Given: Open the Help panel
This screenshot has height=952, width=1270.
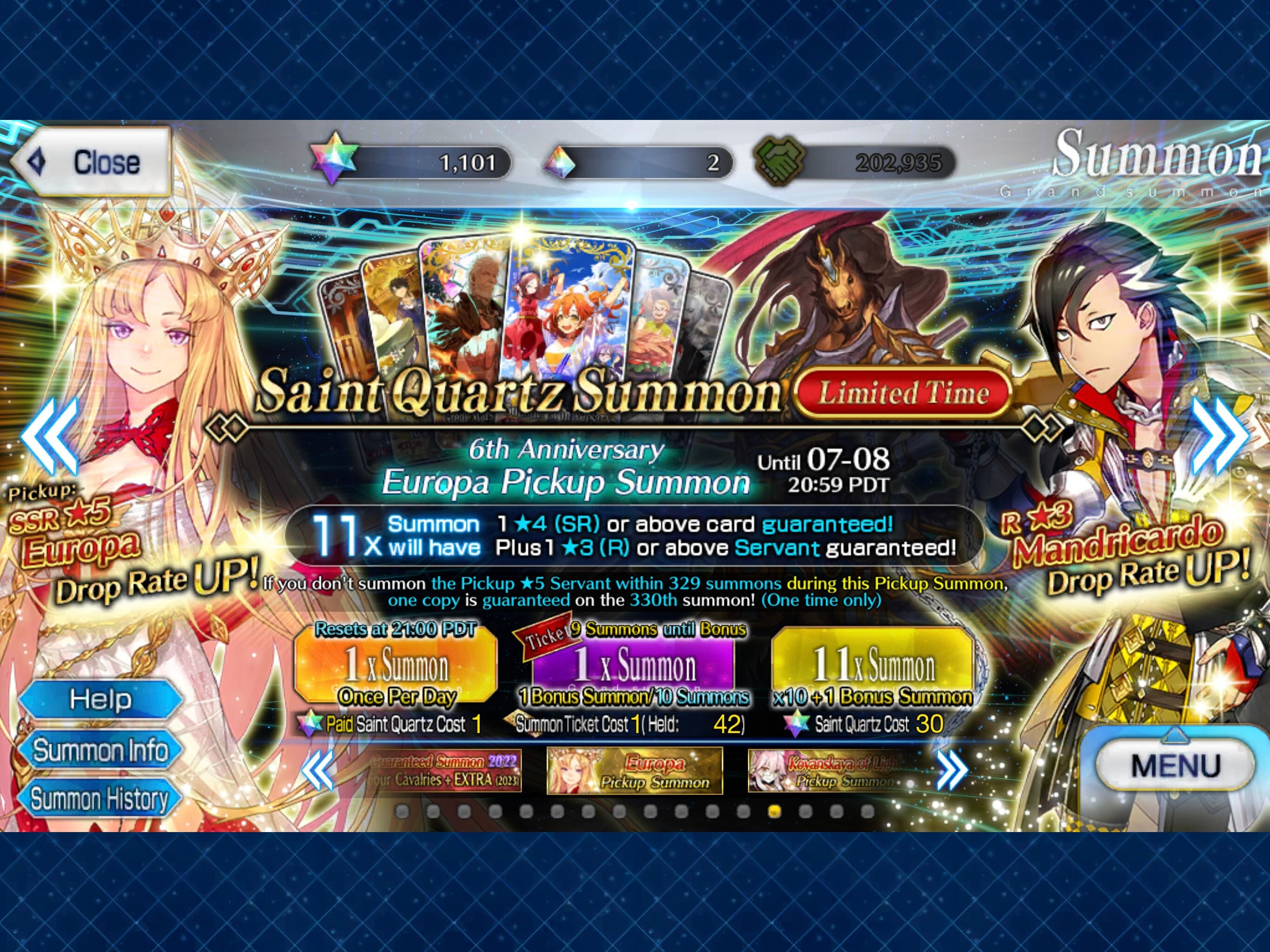Looking at the screenshot, I should click(x=100, y=700).
